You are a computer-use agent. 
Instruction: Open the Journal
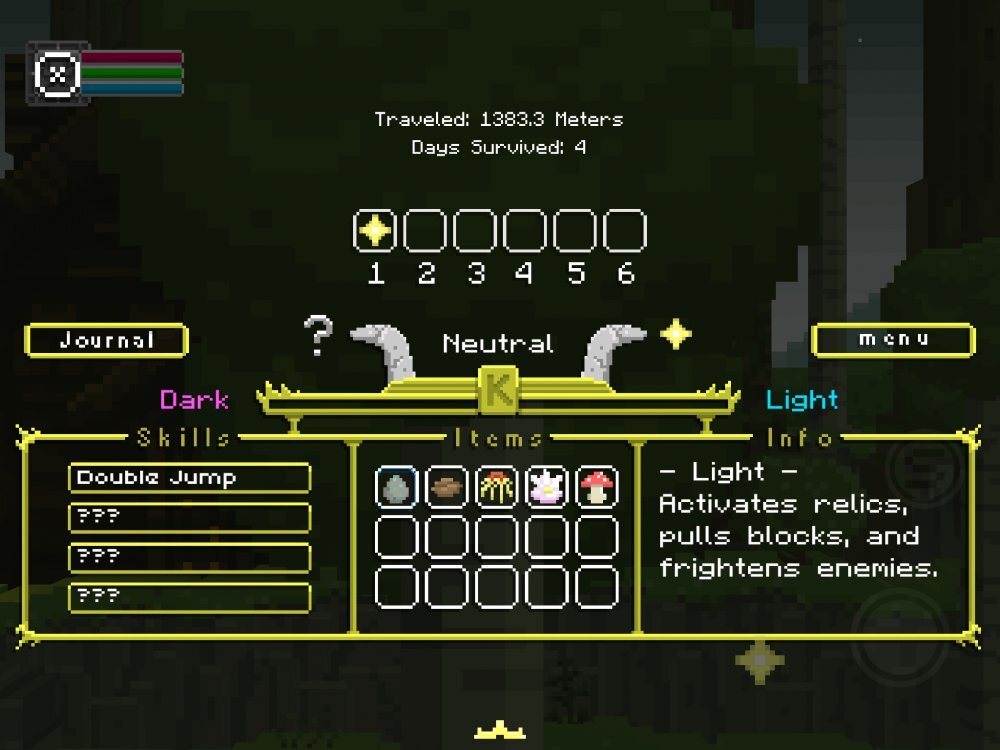(x=106, y=341)
